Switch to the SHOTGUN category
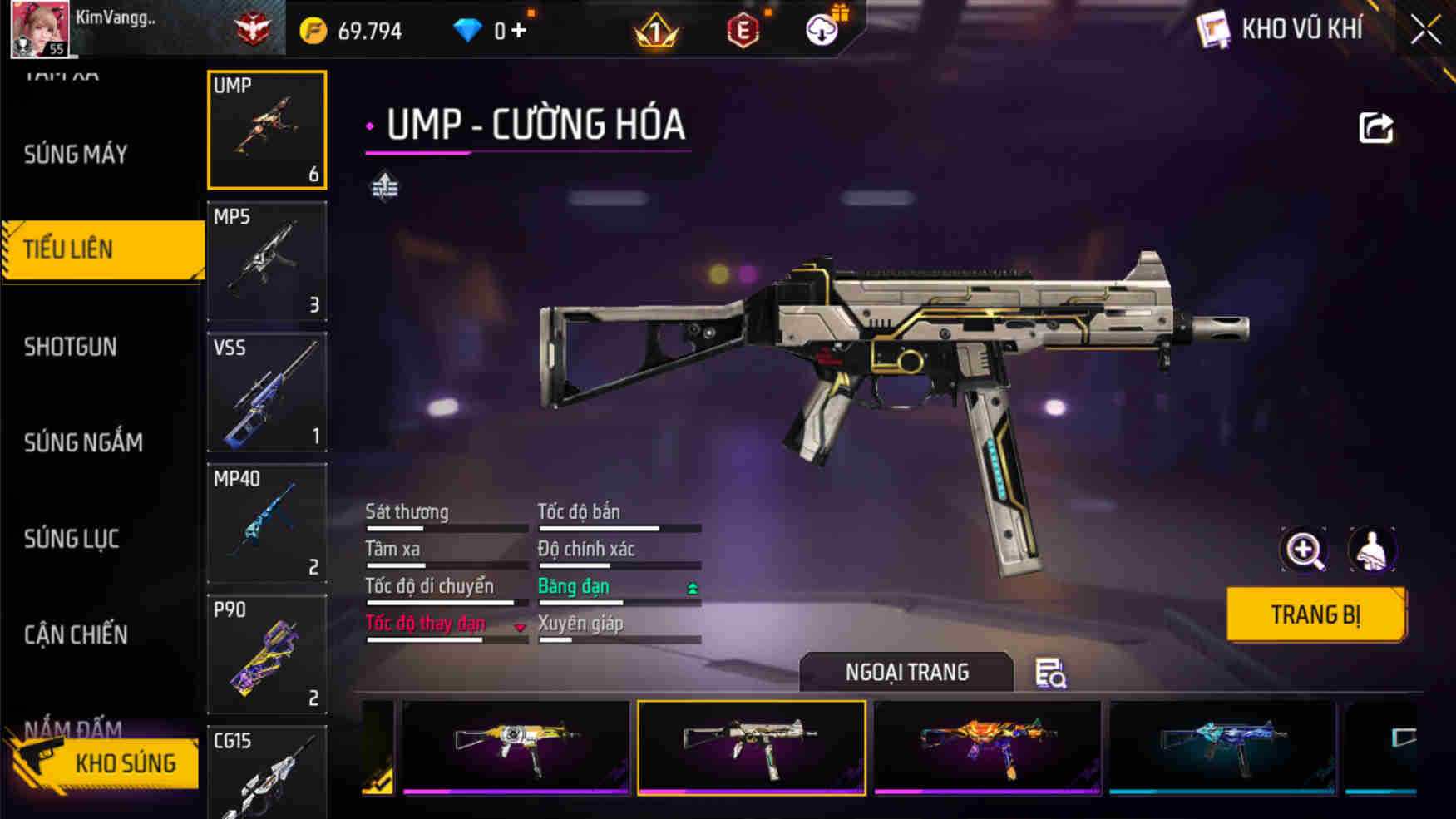The image size is (1456, 819). click(x=71, y=347)
